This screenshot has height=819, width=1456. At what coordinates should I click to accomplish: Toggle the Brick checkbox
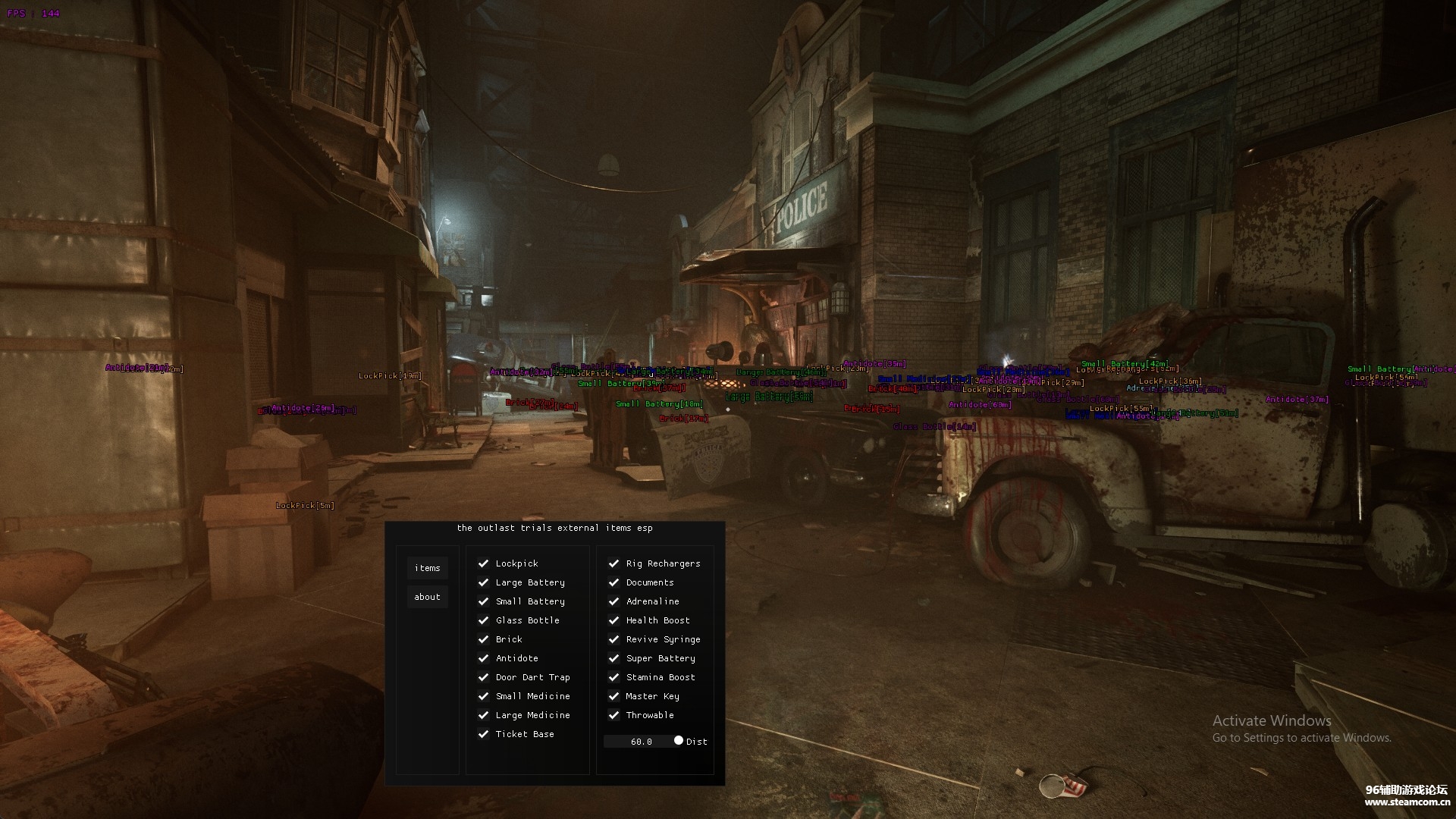483,639
